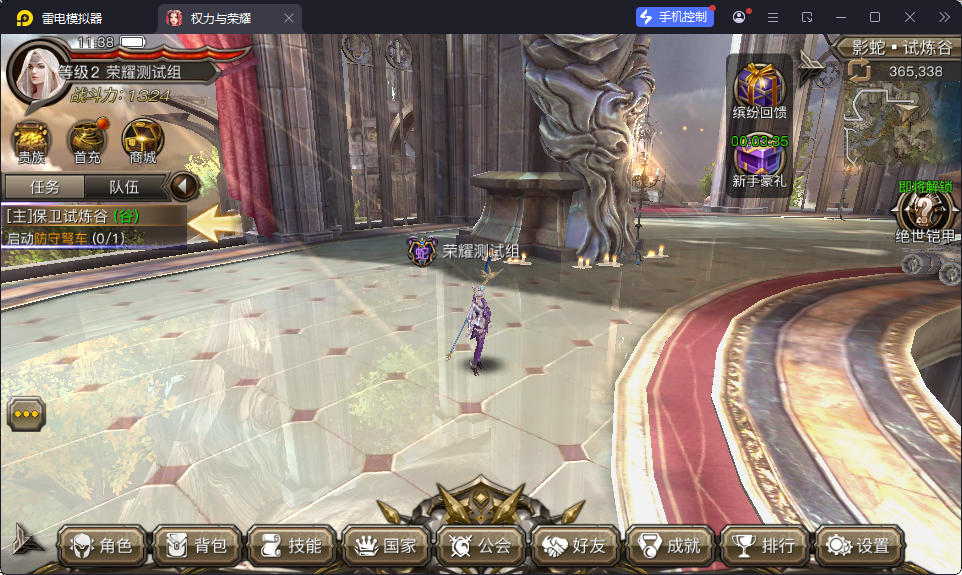962x575 pixels.
Task: Open the 技能 skills menu
Action: click(290, 546)
